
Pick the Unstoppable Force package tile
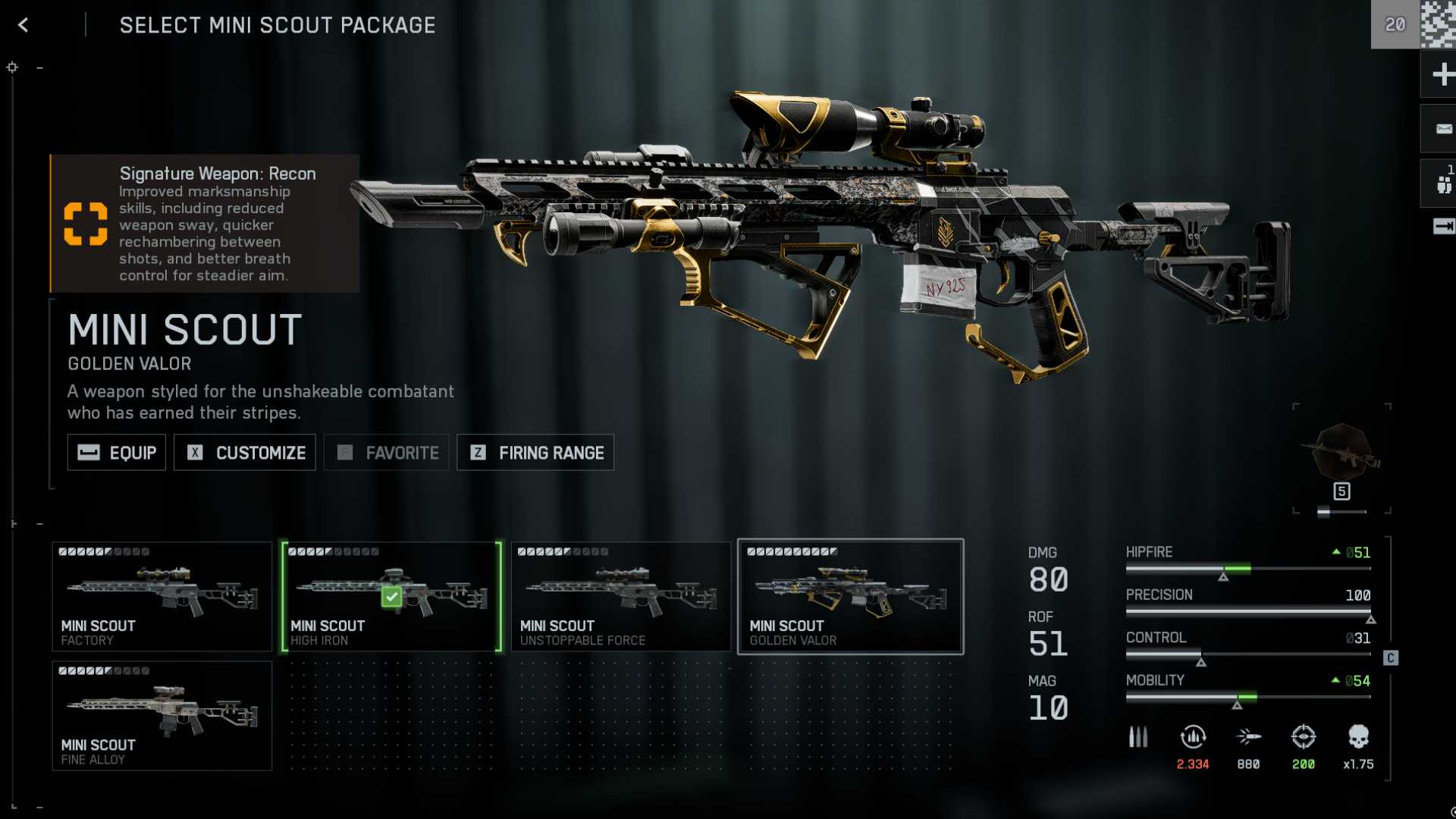pyautogui.click(x=620, y=596)
